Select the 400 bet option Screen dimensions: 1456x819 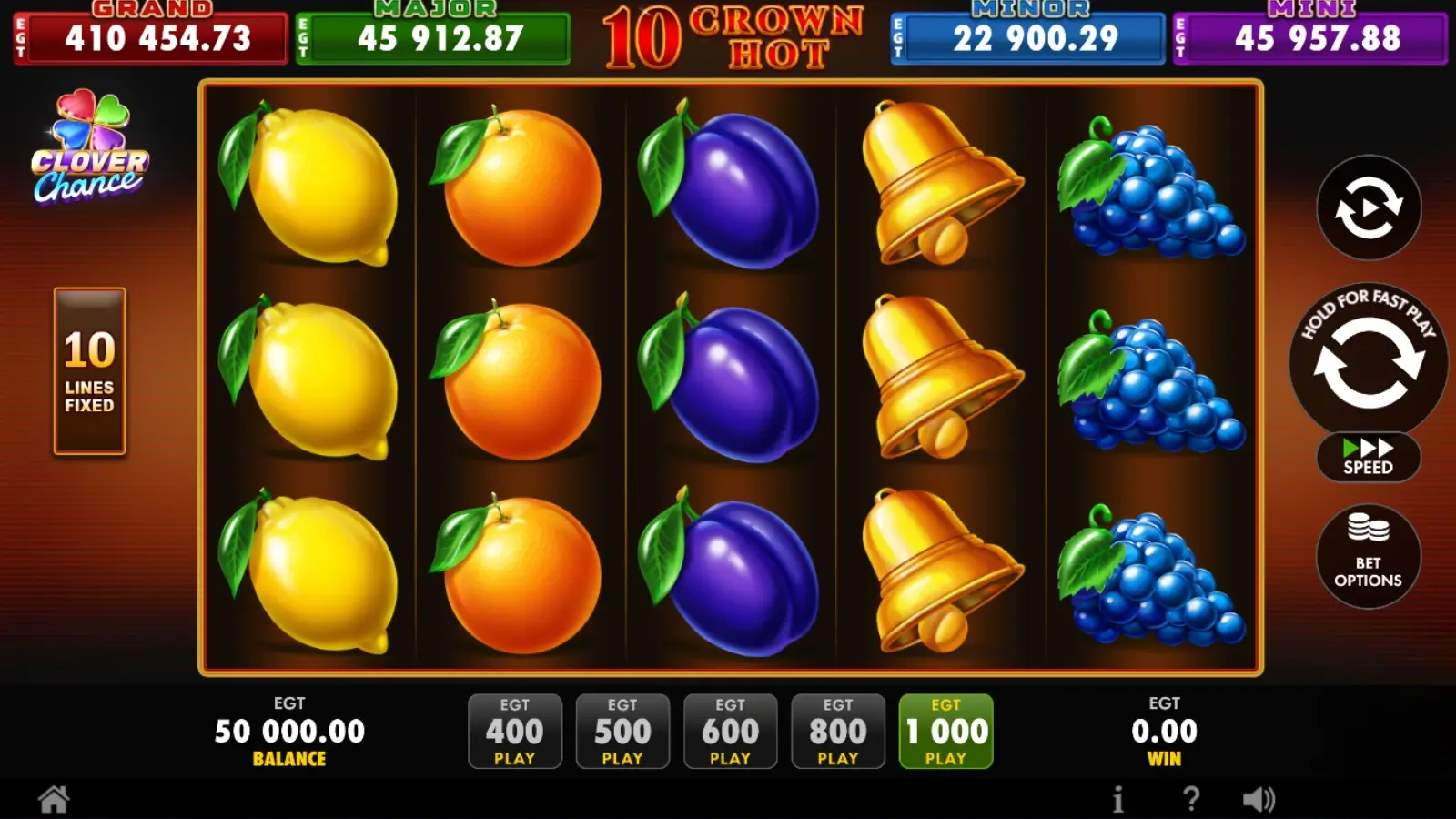click(x=515, y=731)
